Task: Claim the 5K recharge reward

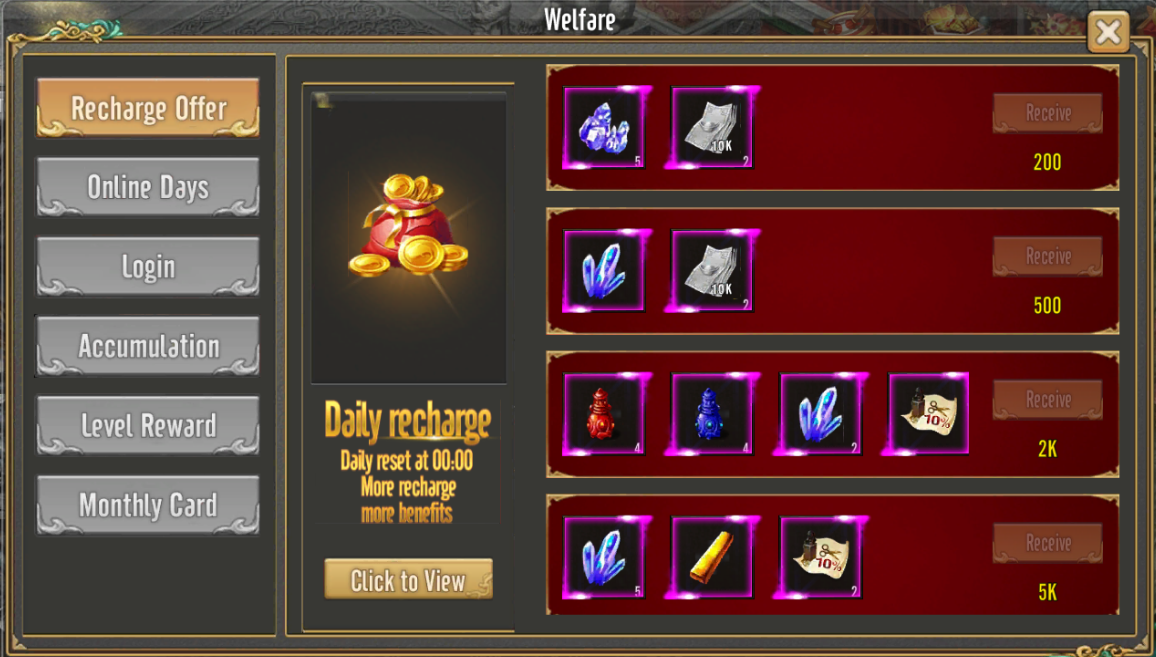Action: pyautogui.click(x=1047, y=543)
